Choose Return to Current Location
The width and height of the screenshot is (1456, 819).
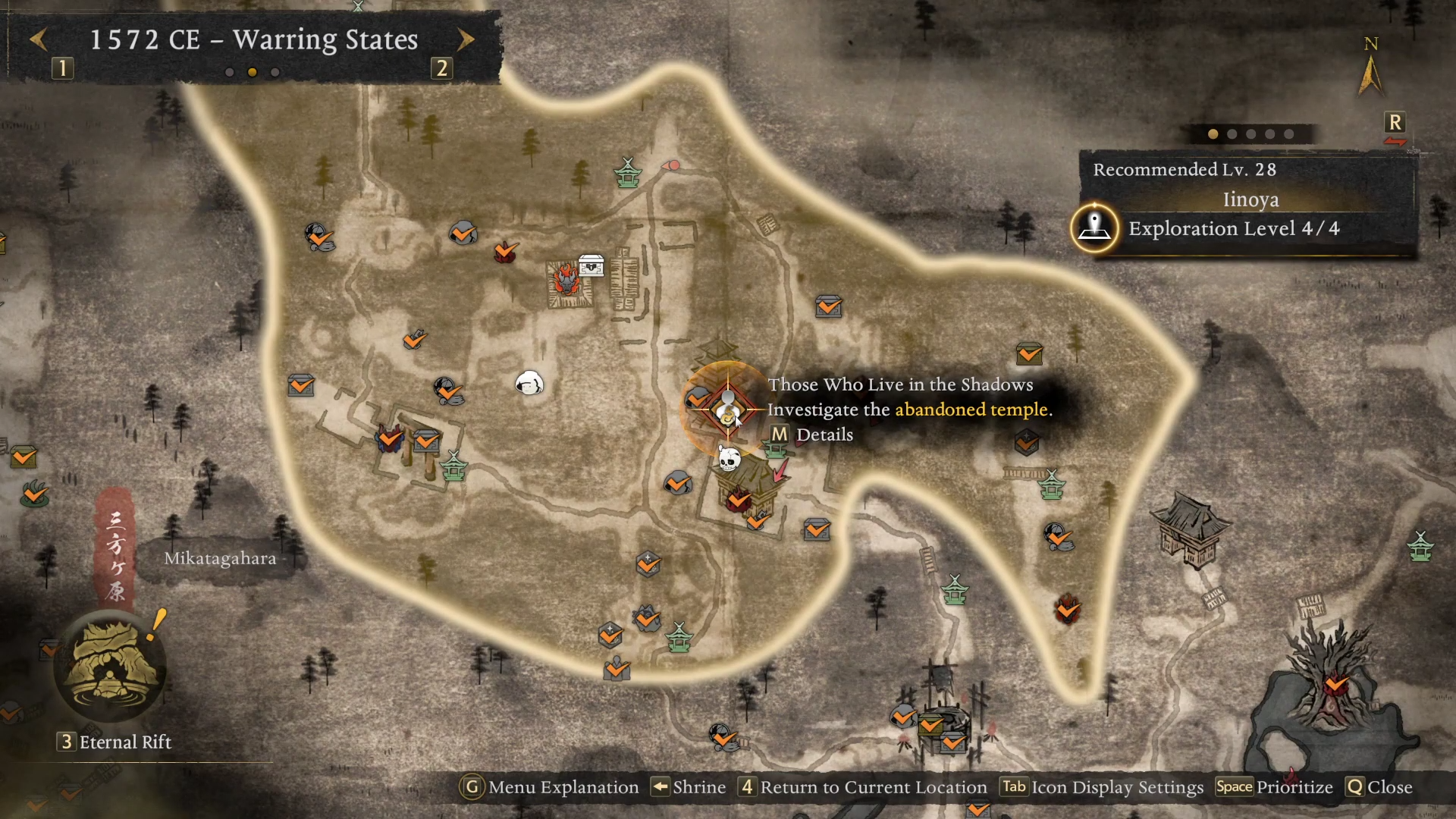click(863, 787)
